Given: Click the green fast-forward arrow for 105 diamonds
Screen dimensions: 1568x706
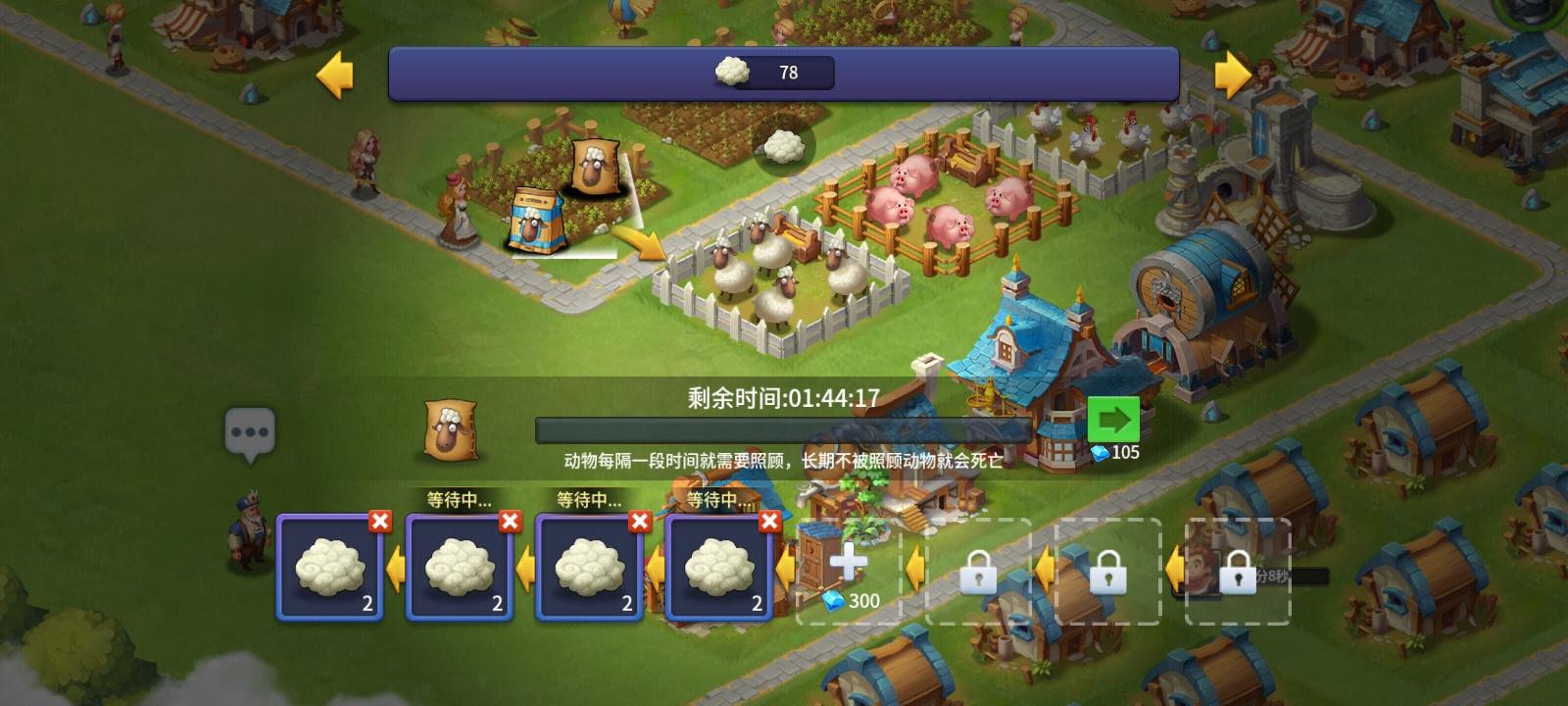Looking at the screenshot, I should coord(1113,421).
